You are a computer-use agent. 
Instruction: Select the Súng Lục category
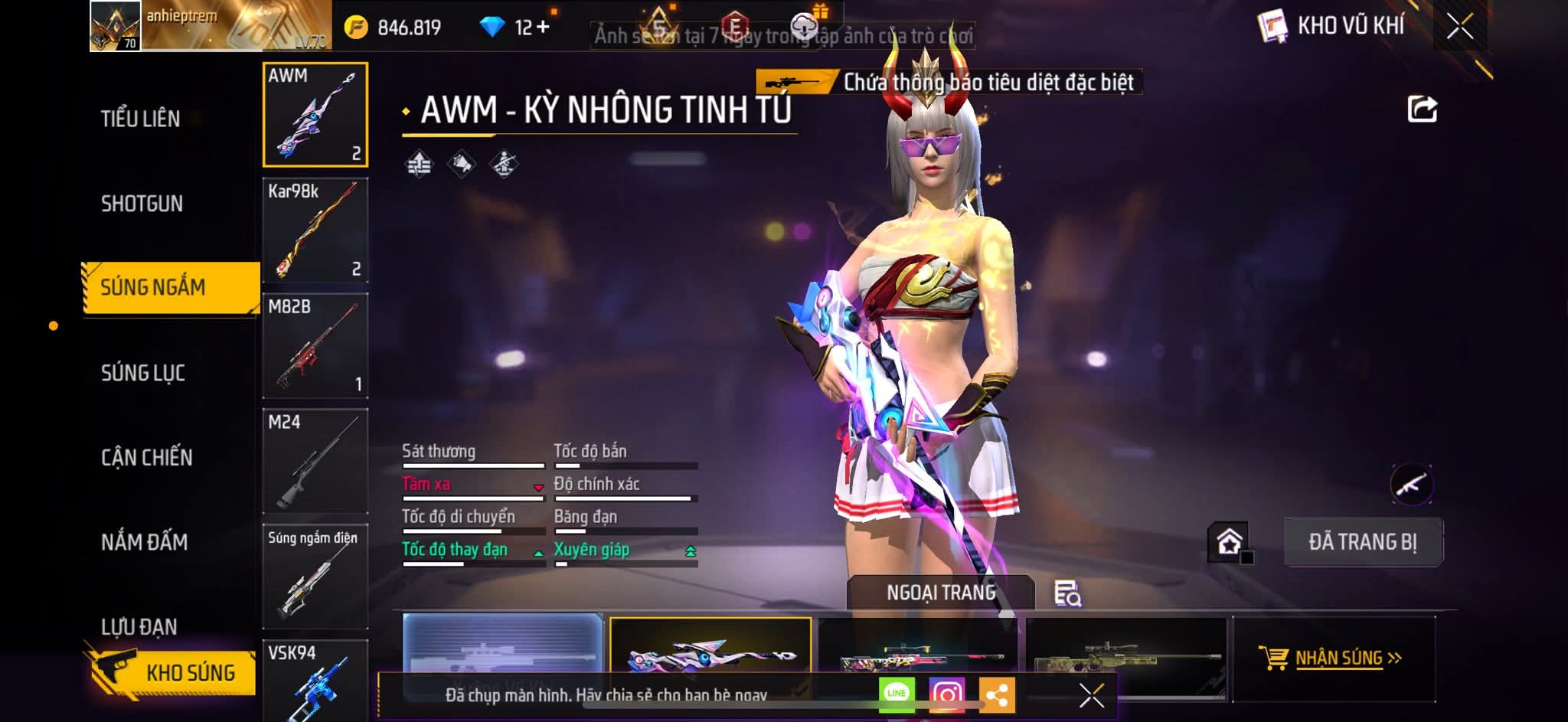(143, 373)
